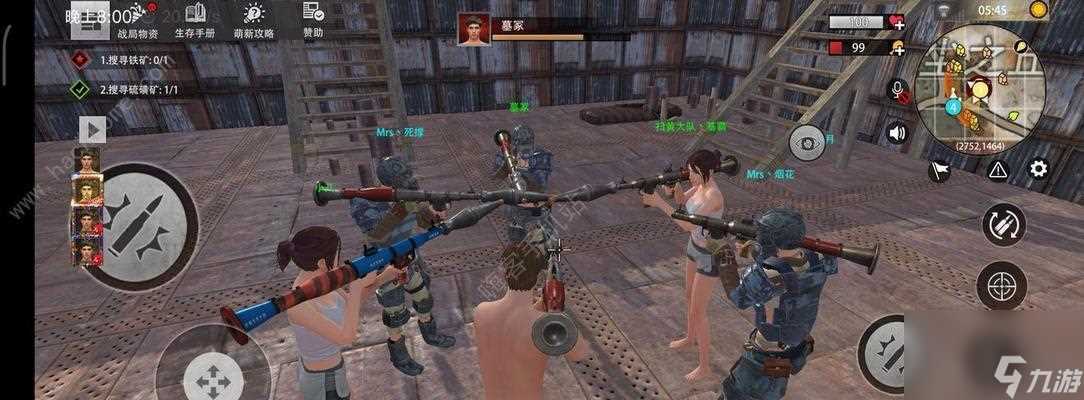Screen dimensions: 1084x400
Task: Tap the warning triangle icon
Action: (x=997, y=169)
